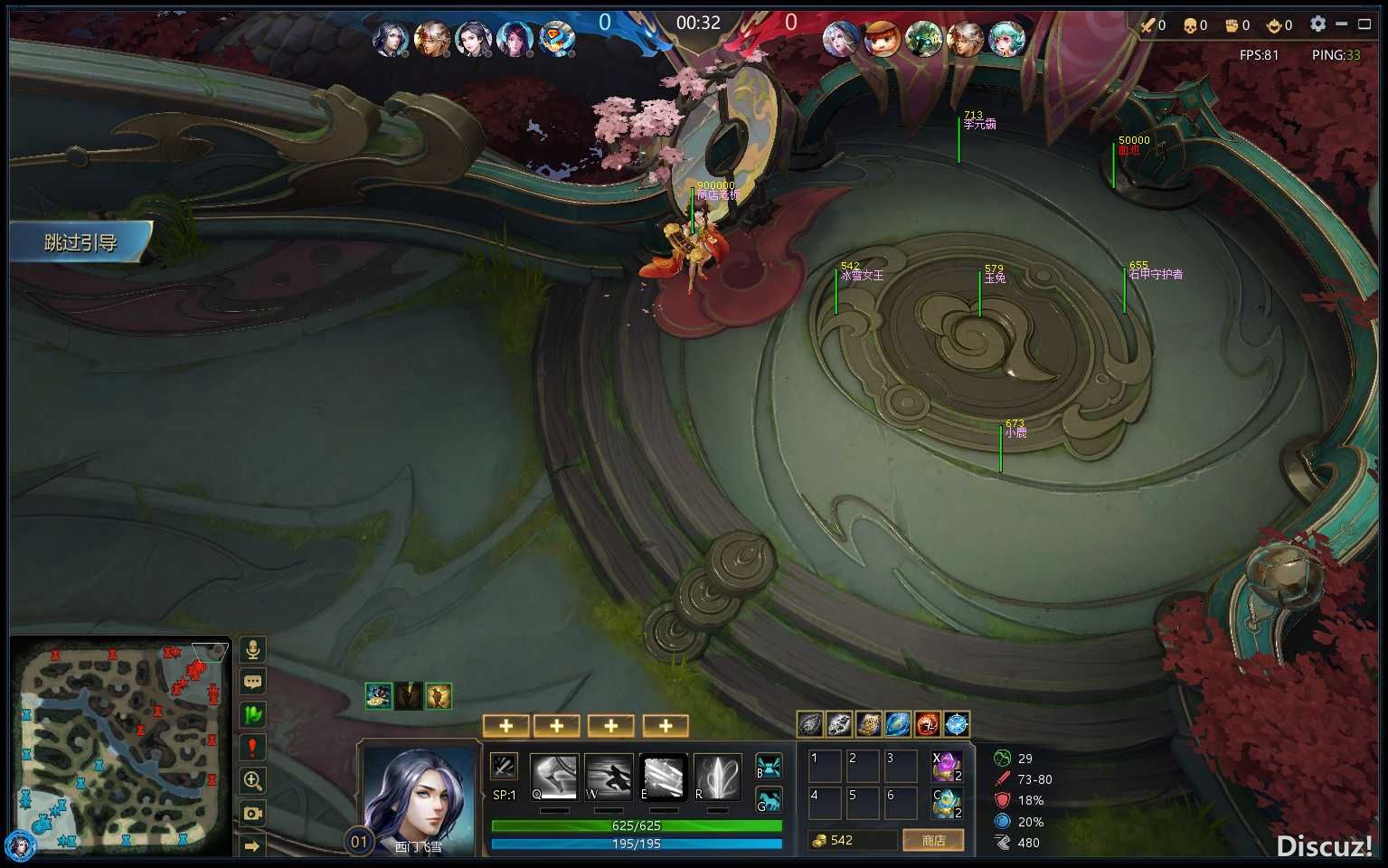1388x868 pixels.
Task: Activate the Q skill icon
Action: pyautogui.click(x=553, y=777)
